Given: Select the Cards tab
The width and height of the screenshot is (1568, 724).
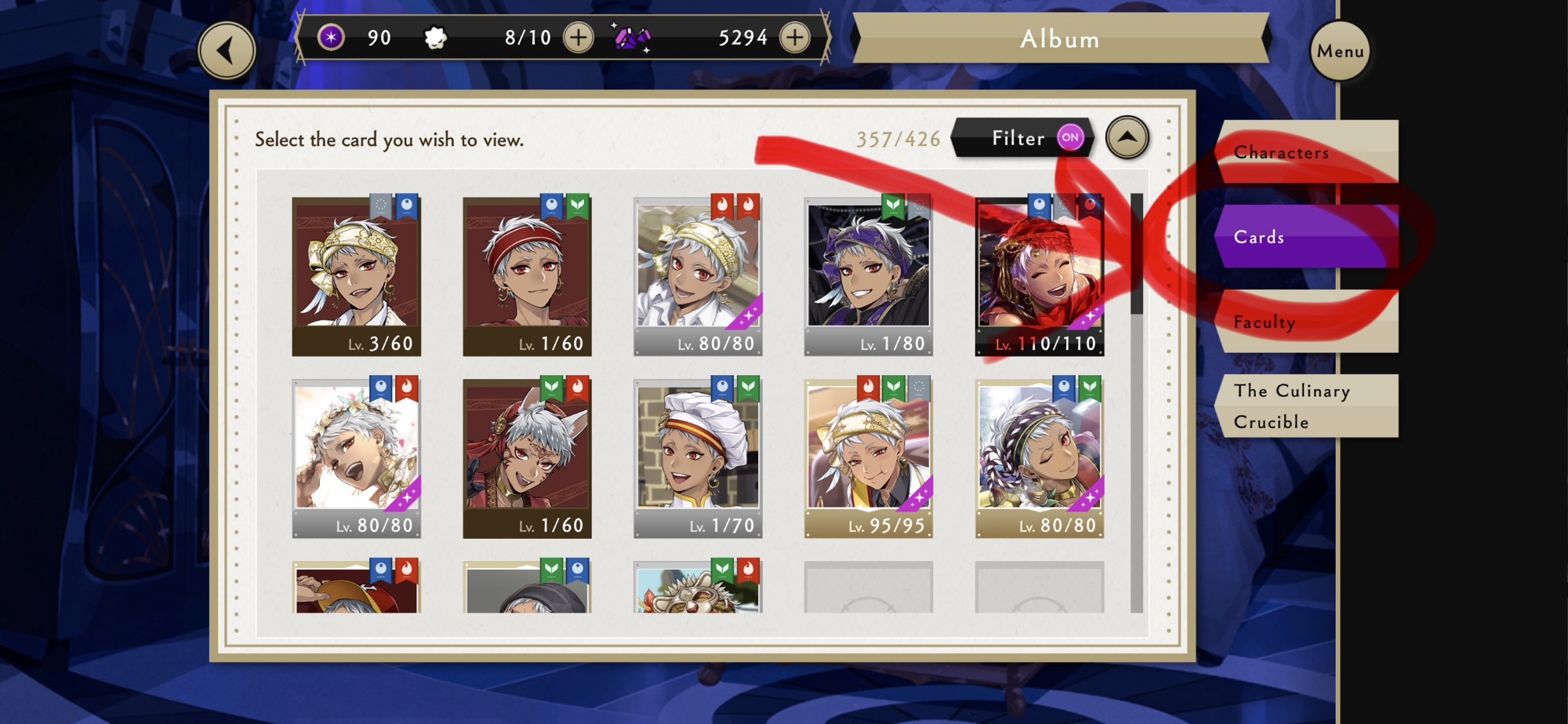Looking at the screenshot, I should point(1306,236).
